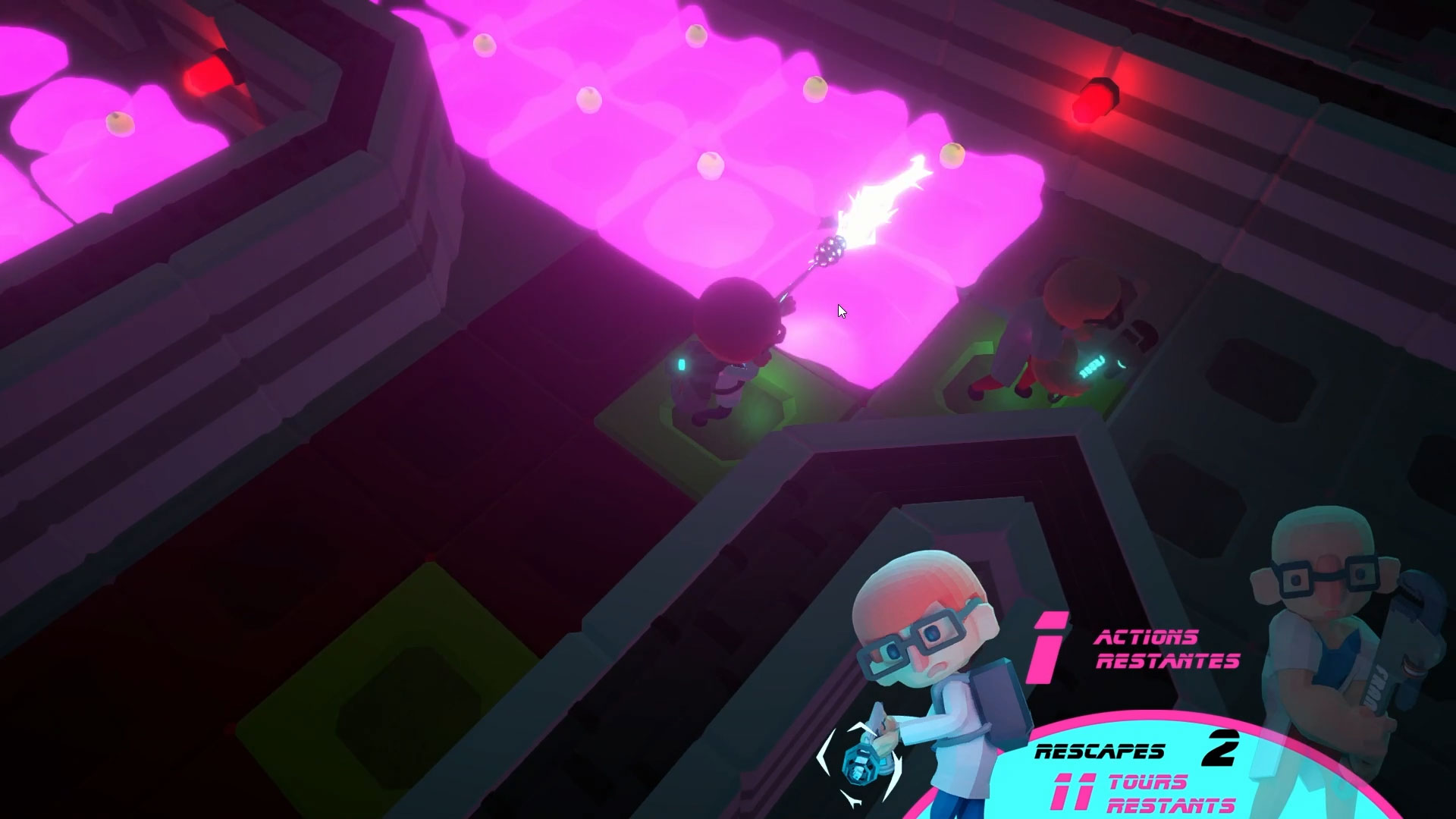Screen dimensions: 1456x819
Task: Click the number 11 turns counter
Action: click(x=1073, y=792)
